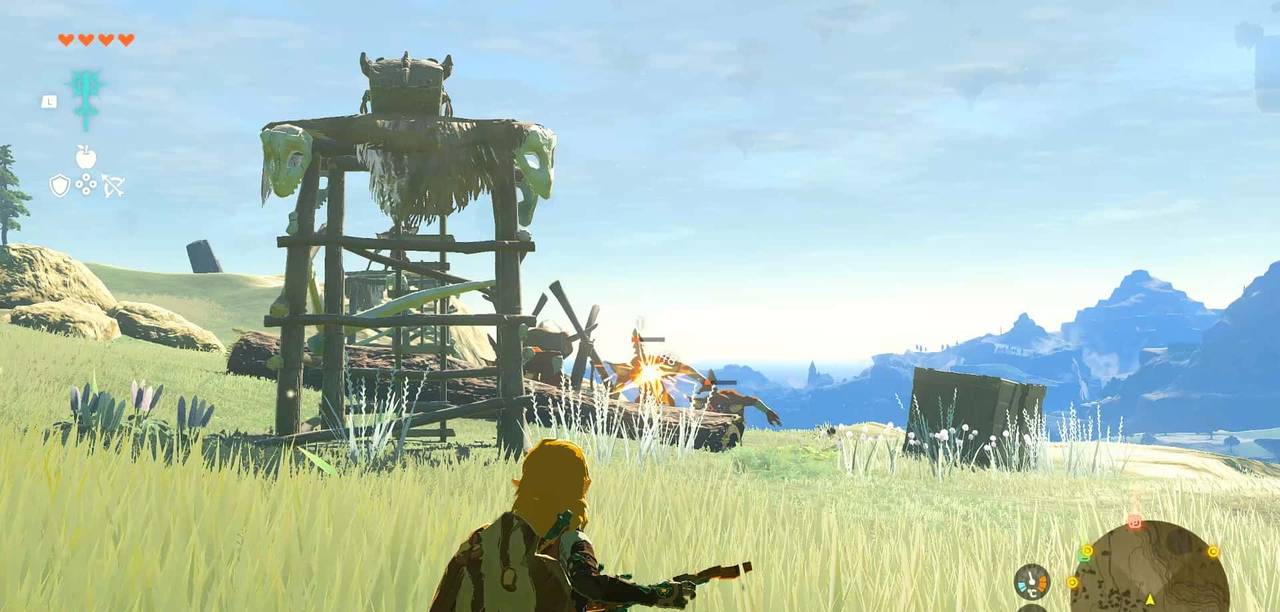Choose the bow and arrow icon
This screenshot has width=1280, height=612.
tap(112, 185)
